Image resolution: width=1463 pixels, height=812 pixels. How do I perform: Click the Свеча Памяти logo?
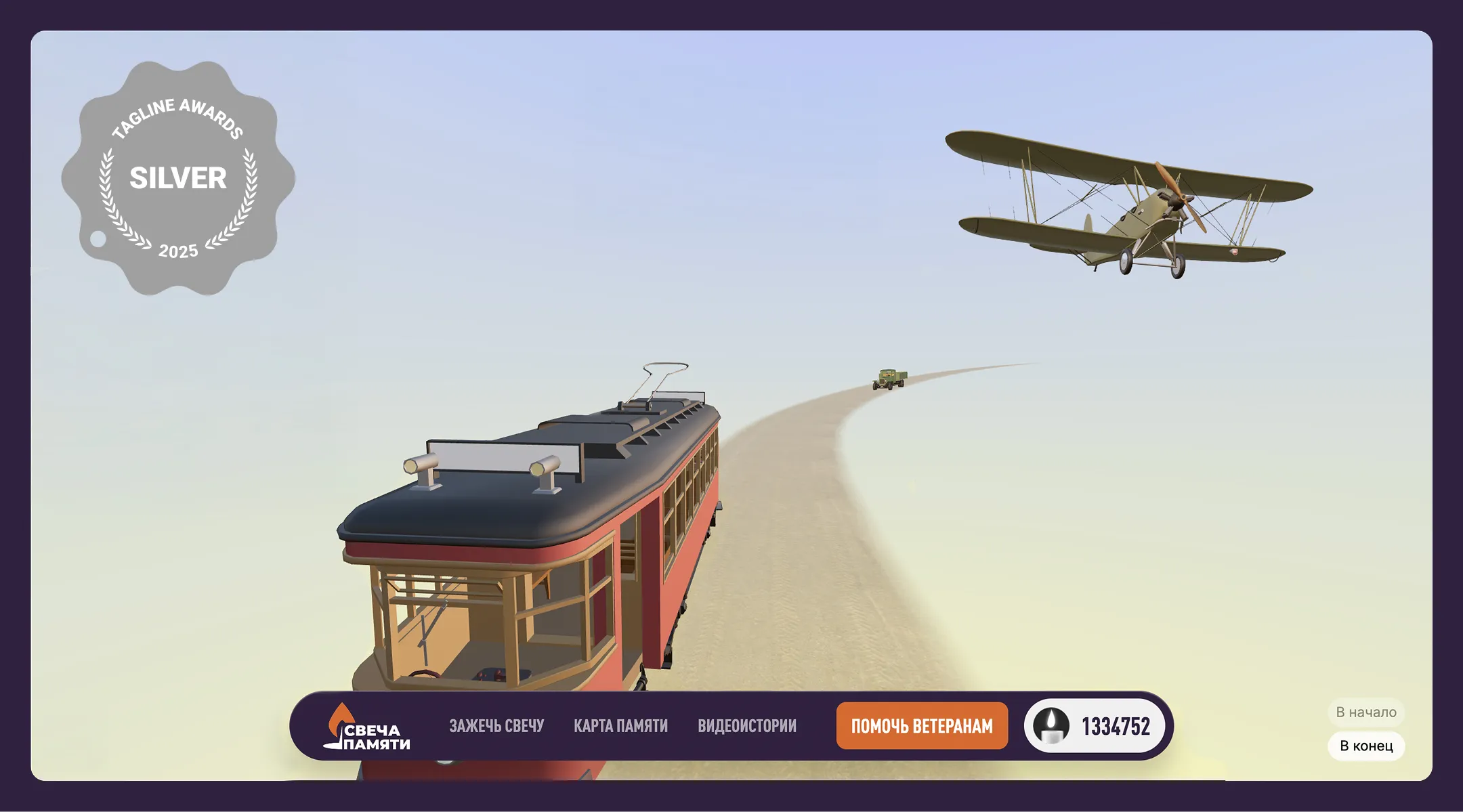[x=366, y=727]
